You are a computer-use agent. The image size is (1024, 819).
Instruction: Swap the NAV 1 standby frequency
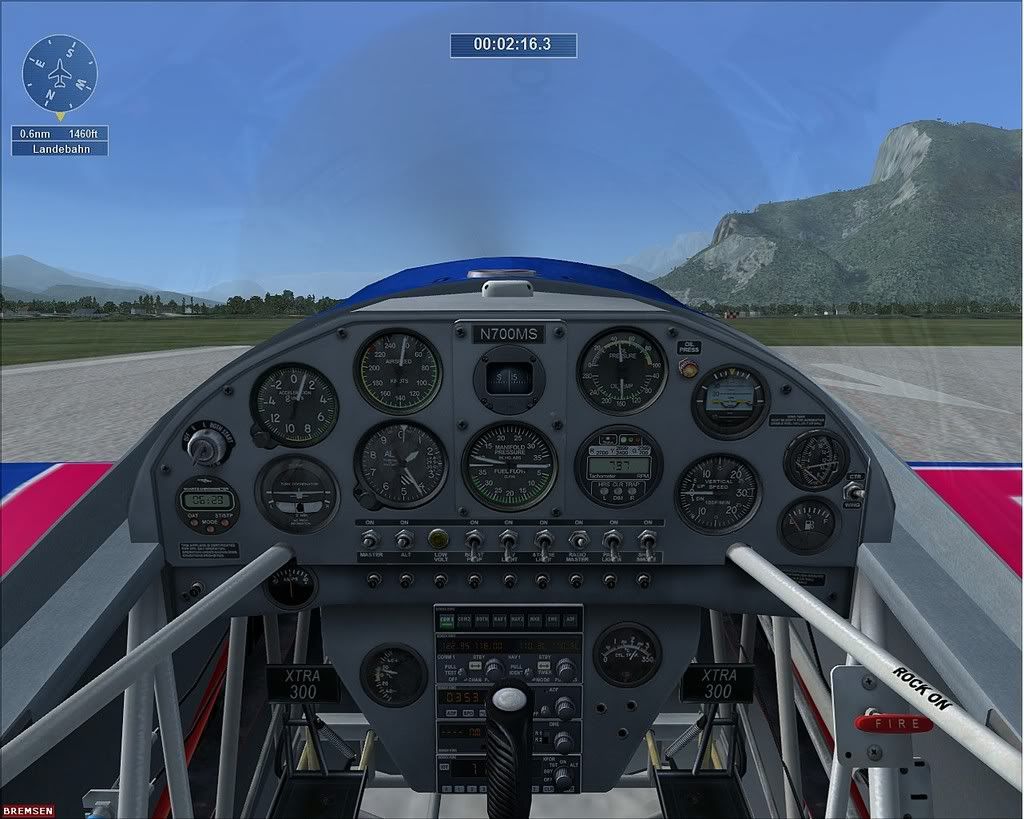[546, 664]
